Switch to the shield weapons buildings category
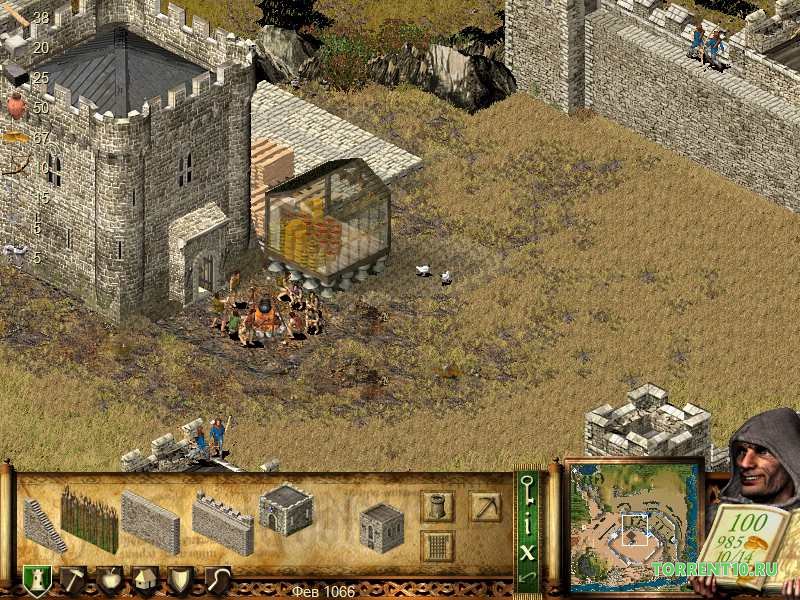Image resolution: width=800 pixels, height=600 pixels. click(181, 580)
